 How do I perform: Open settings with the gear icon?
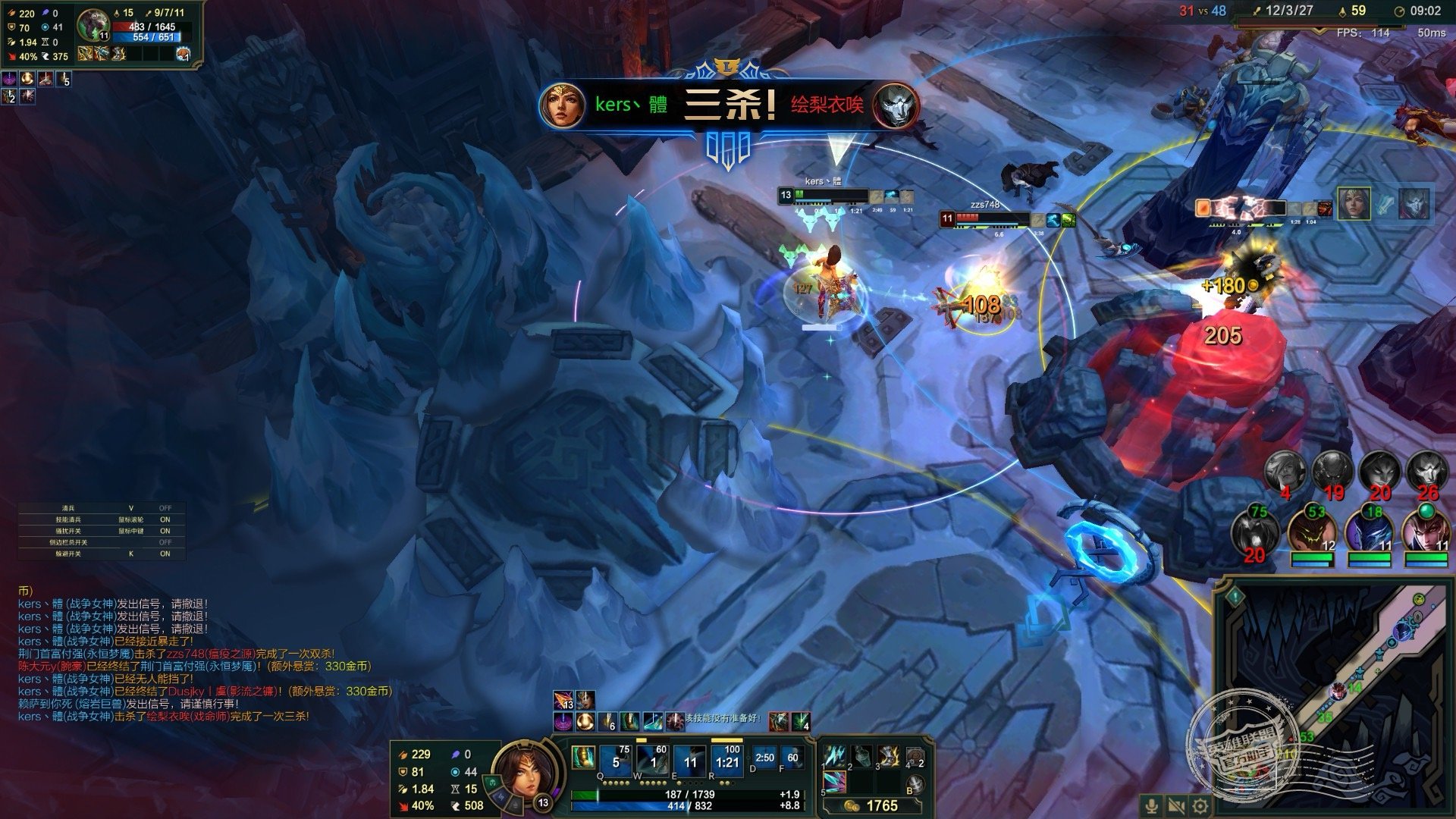point(1200,806)
